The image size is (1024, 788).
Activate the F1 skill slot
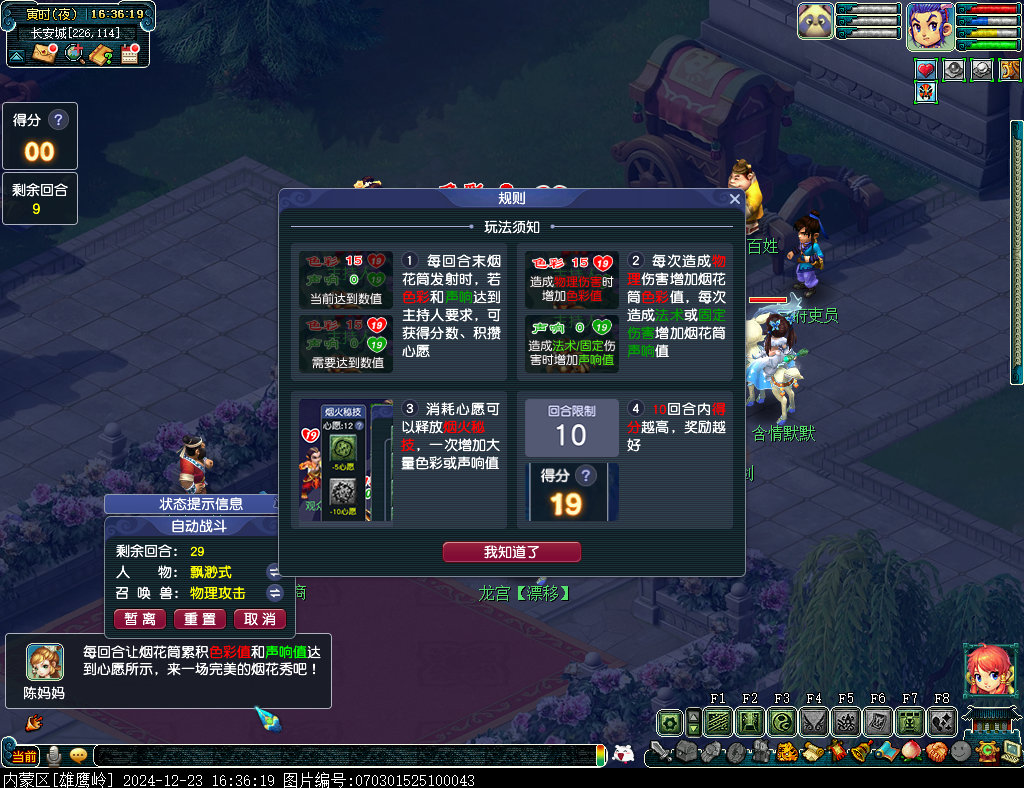coord(718,721)
